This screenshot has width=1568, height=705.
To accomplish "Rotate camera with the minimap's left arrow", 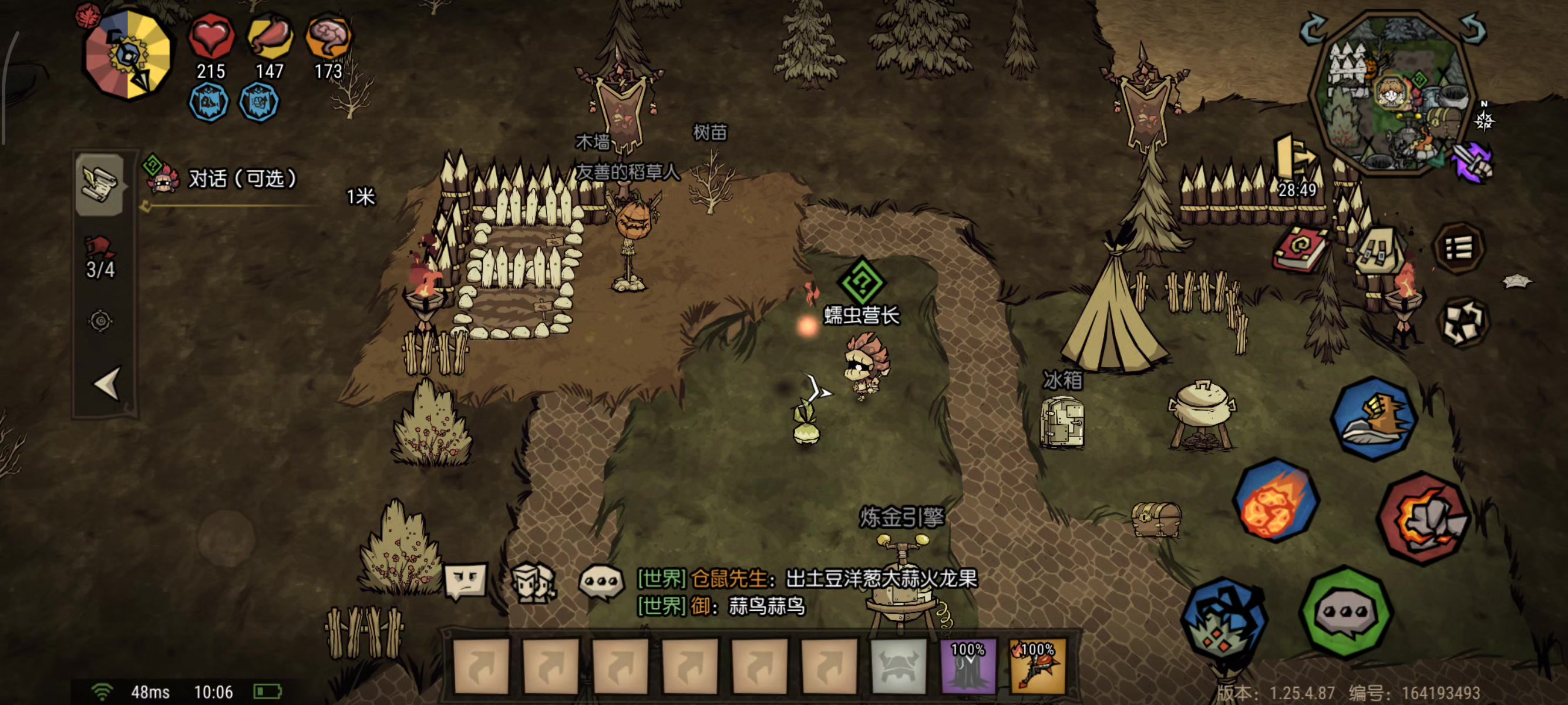I will 1314,28.
